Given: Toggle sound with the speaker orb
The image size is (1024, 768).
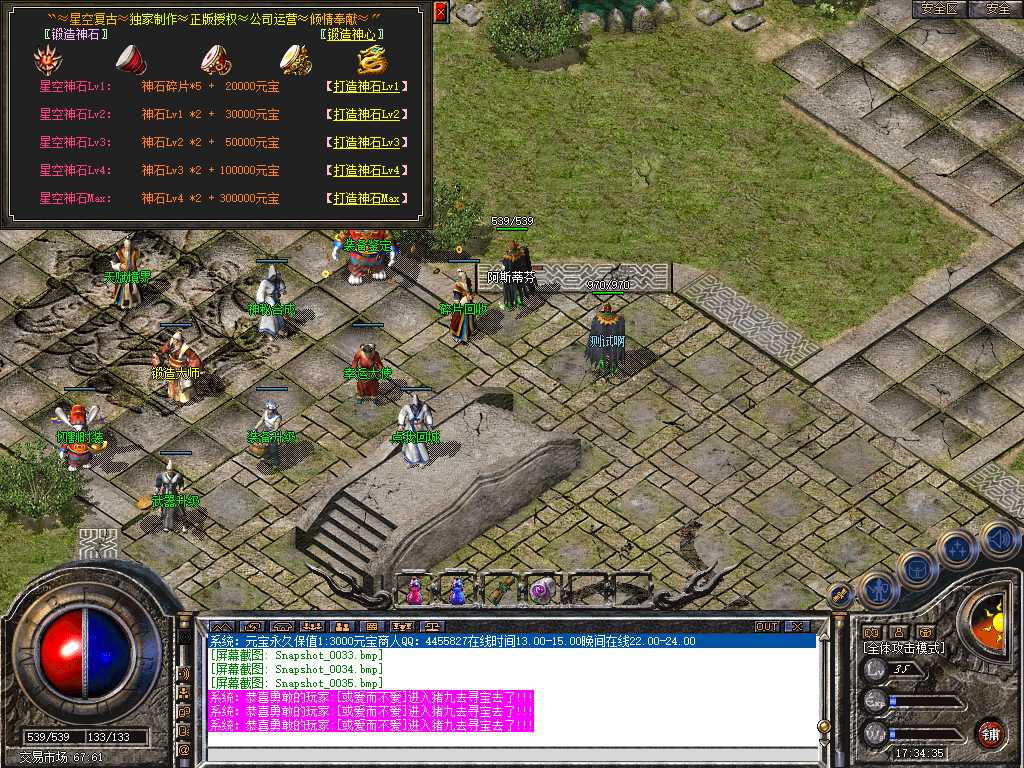Looking at the screenshot, I should (x=999, y=539).
